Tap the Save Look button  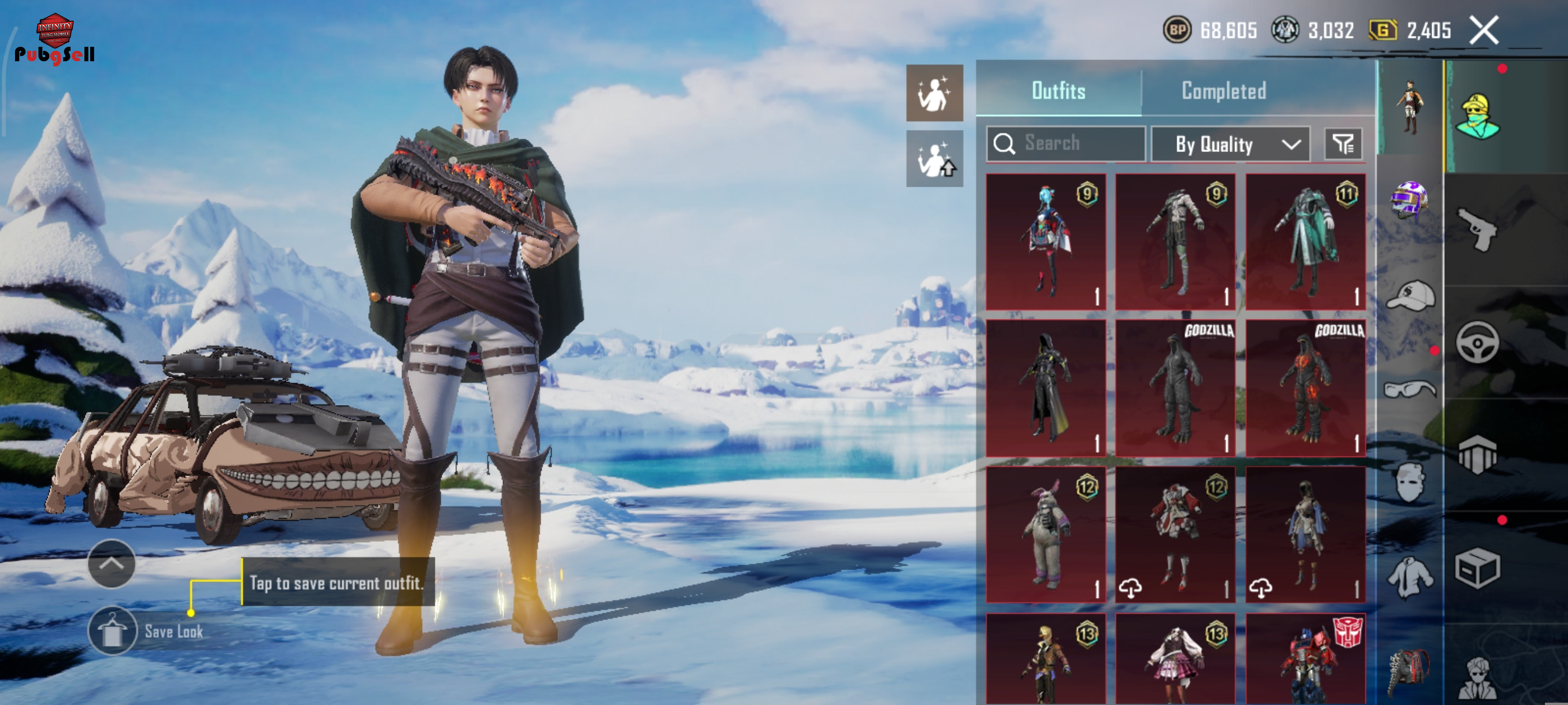113,631
